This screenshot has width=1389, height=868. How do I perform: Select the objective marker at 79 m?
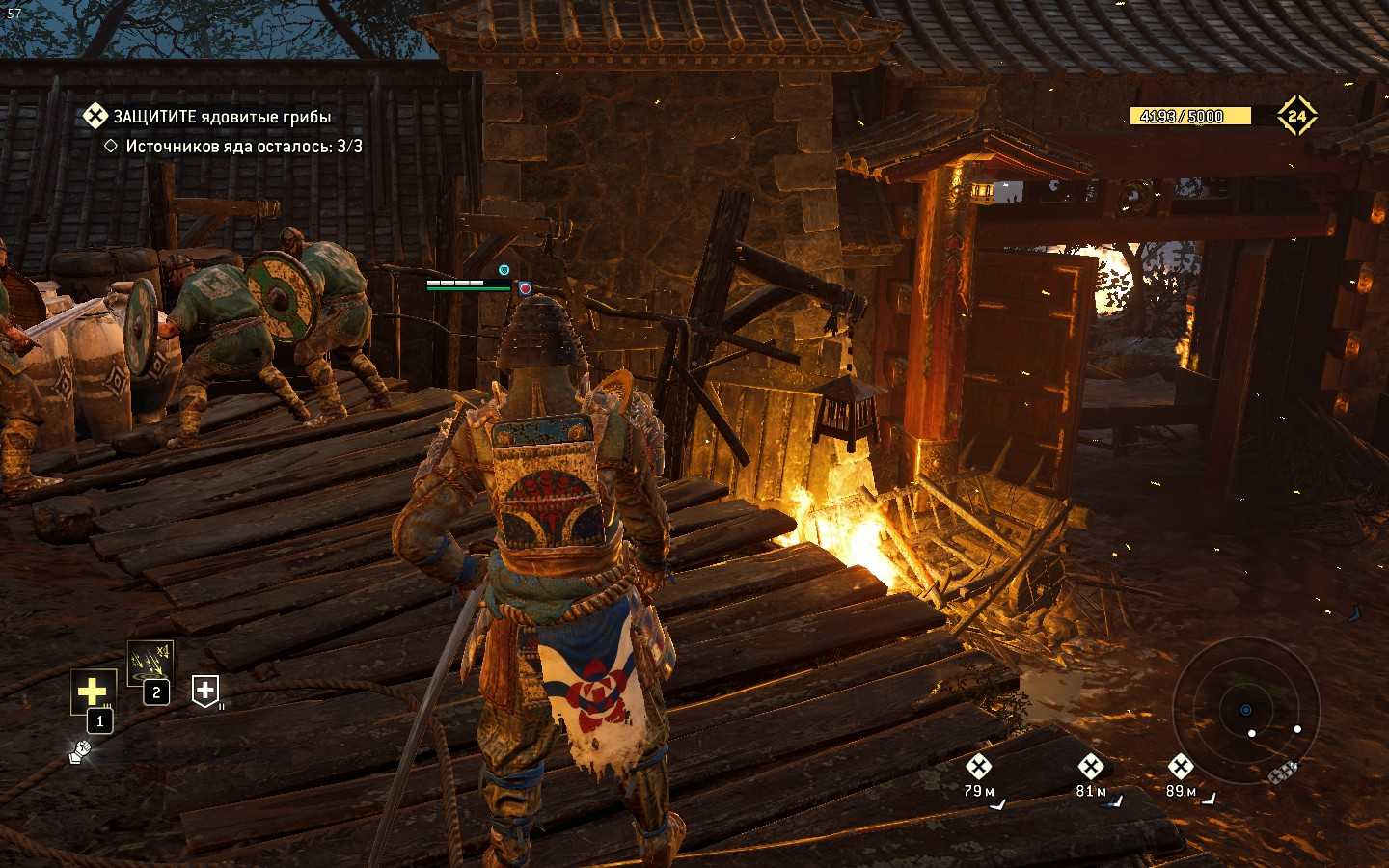[978, 768]
